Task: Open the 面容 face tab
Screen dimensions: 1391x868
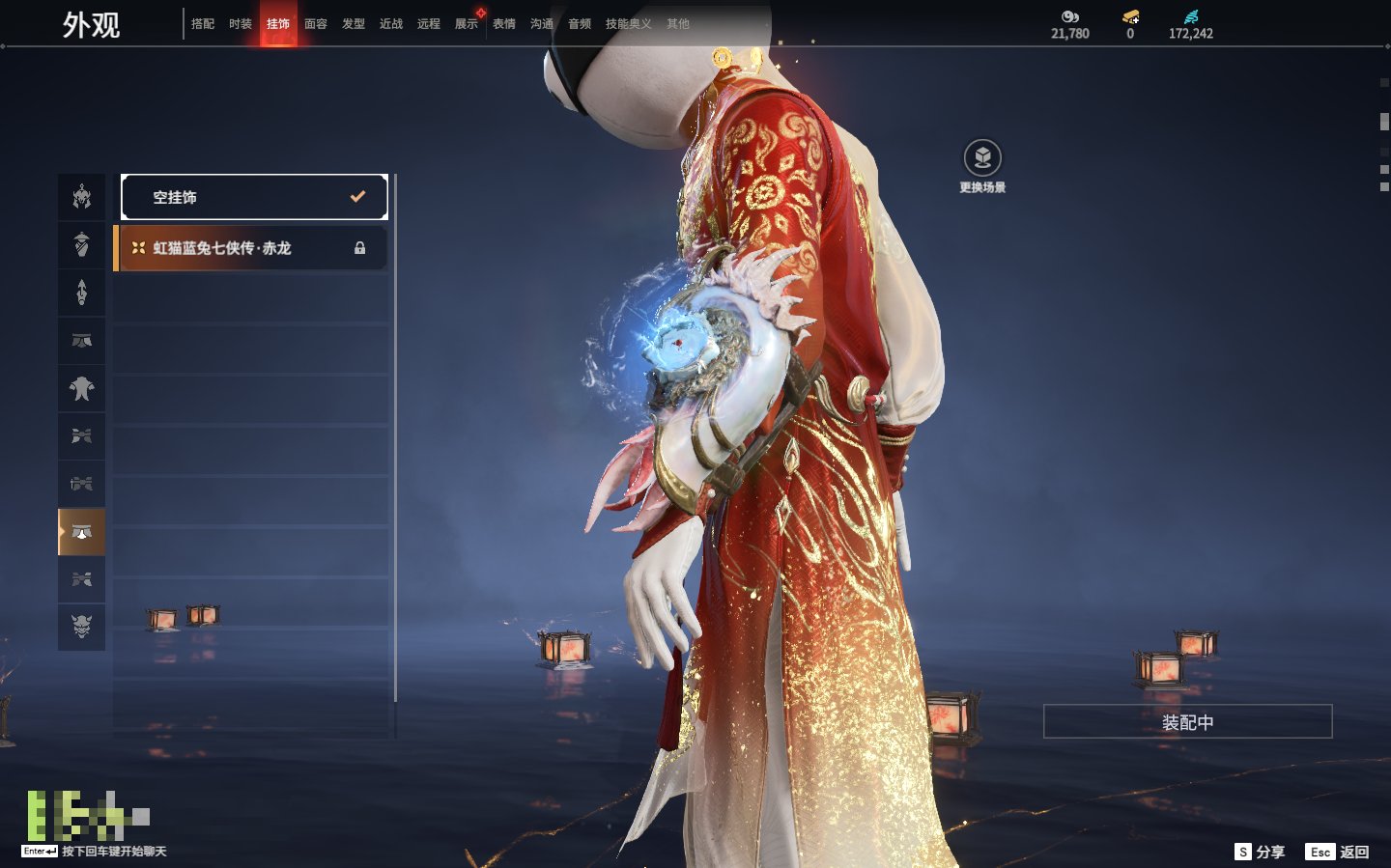Action: (x=316, y=24)
